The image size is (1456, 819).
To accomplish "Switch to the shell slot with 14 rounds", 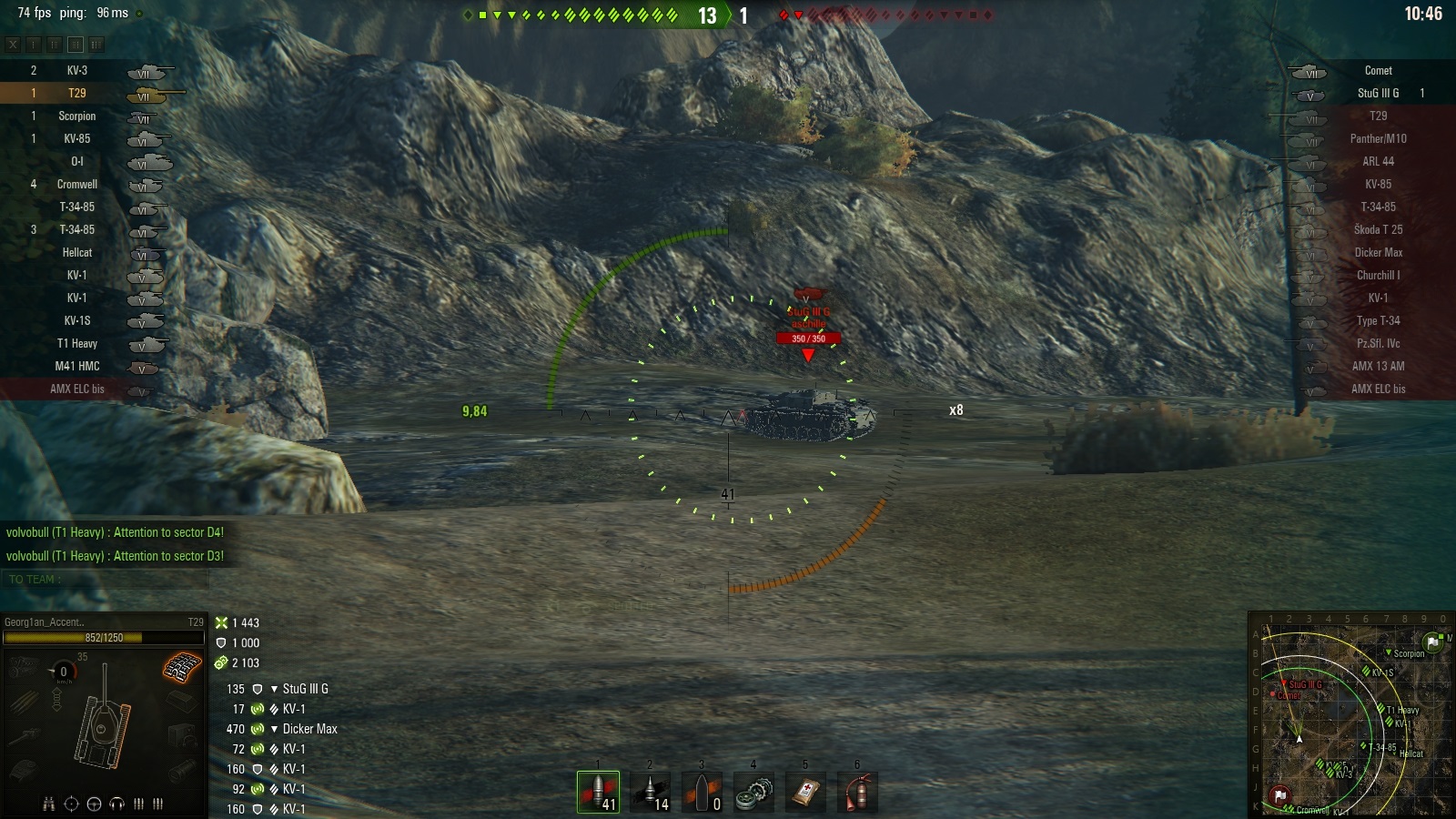I will 650,792.
